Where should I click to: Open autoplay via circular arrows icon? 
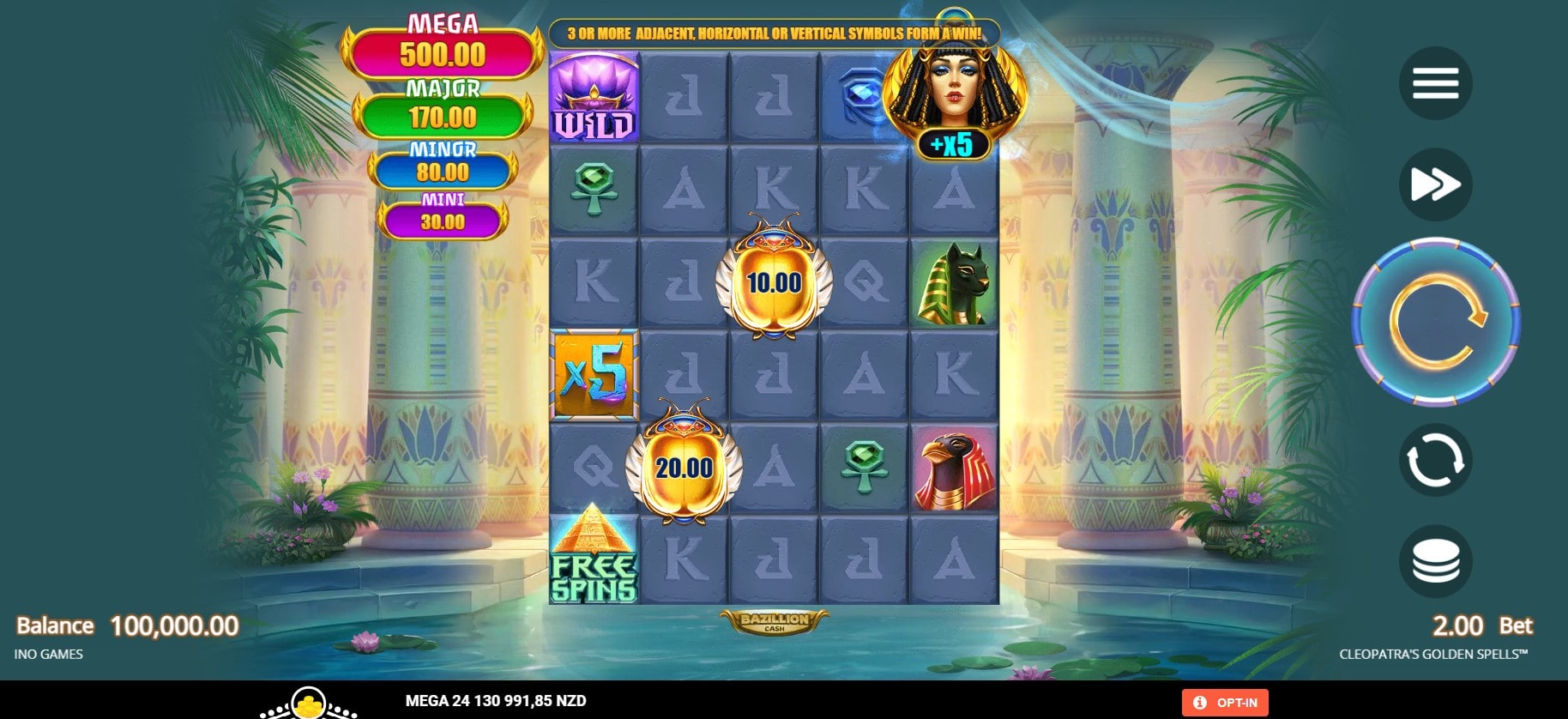pos(1437,460)
